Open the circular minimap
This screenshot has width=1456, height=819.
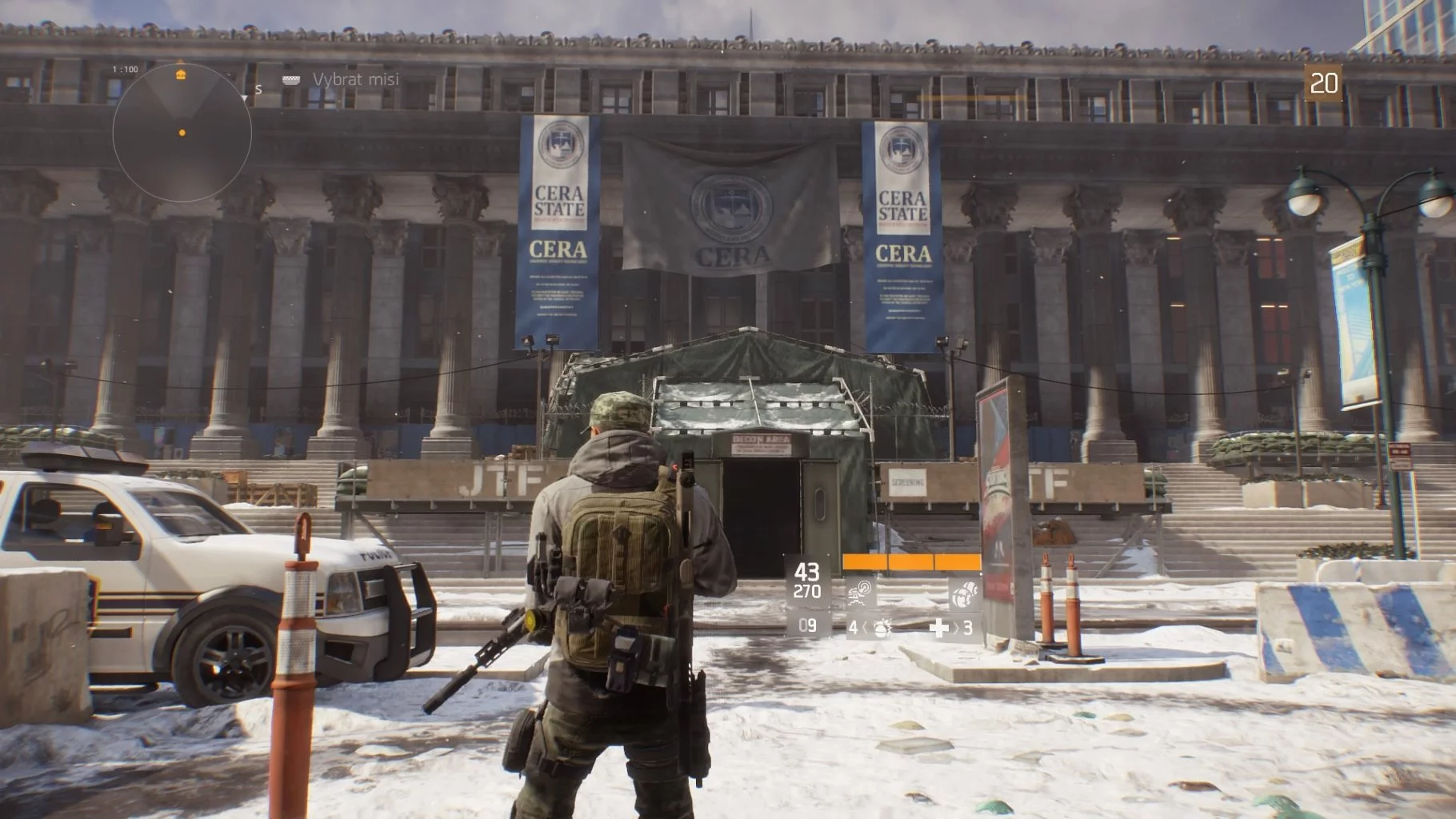pos(182,133)
